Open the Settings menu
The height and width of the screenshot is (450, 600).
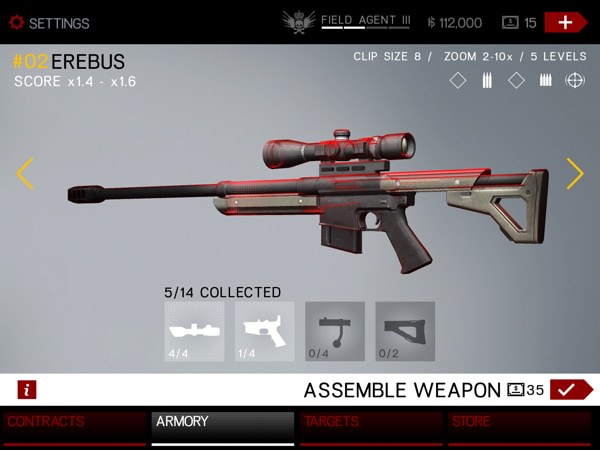click(x=50, y=23)
